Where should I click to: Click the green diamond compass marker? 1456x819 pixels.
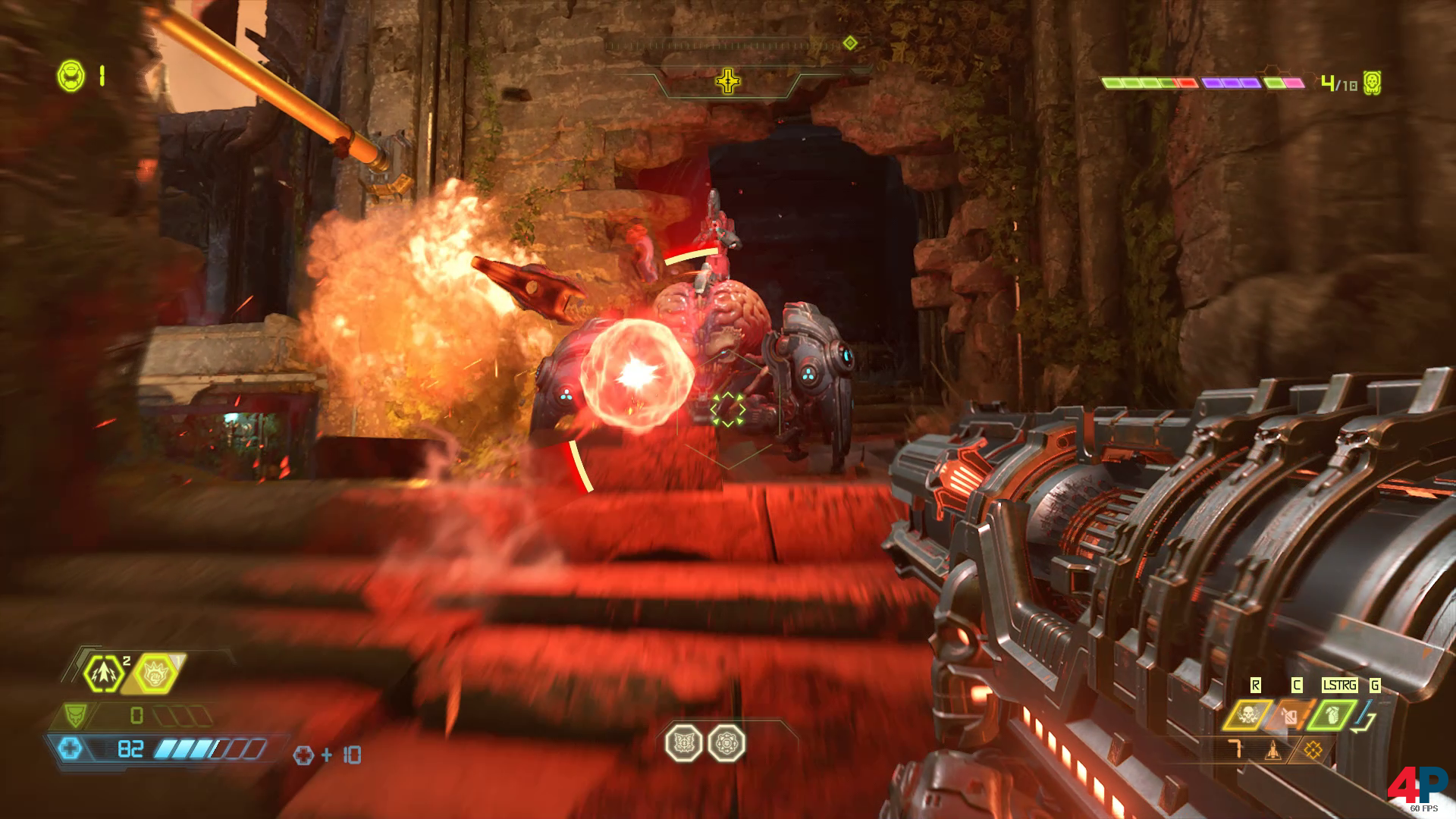tap(850, 43)
